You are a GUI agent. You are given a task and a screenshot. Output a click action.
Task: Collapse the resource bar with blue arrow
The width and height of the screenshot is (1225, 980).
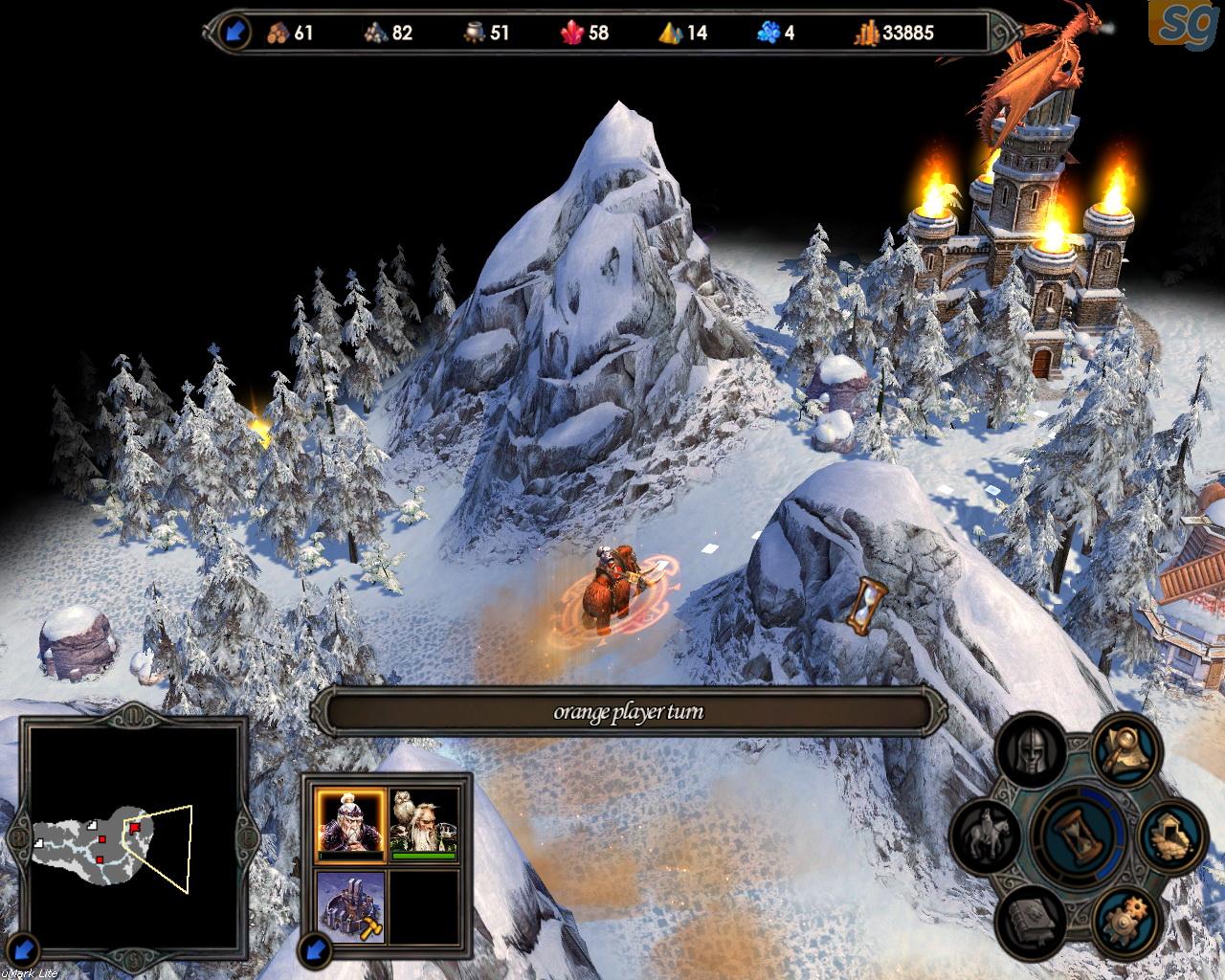(x=235, y=33)
